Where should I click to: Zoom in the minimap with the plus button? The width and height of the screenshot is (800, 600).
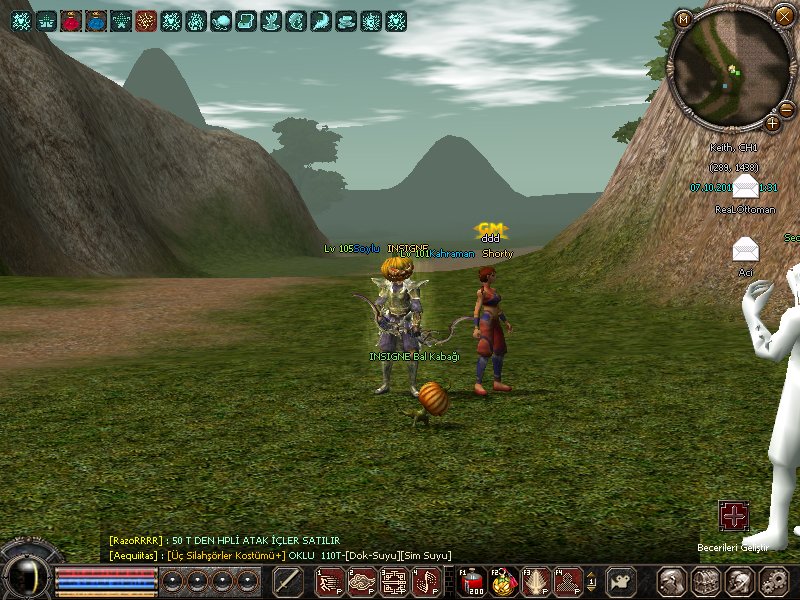tap(772, 123)
